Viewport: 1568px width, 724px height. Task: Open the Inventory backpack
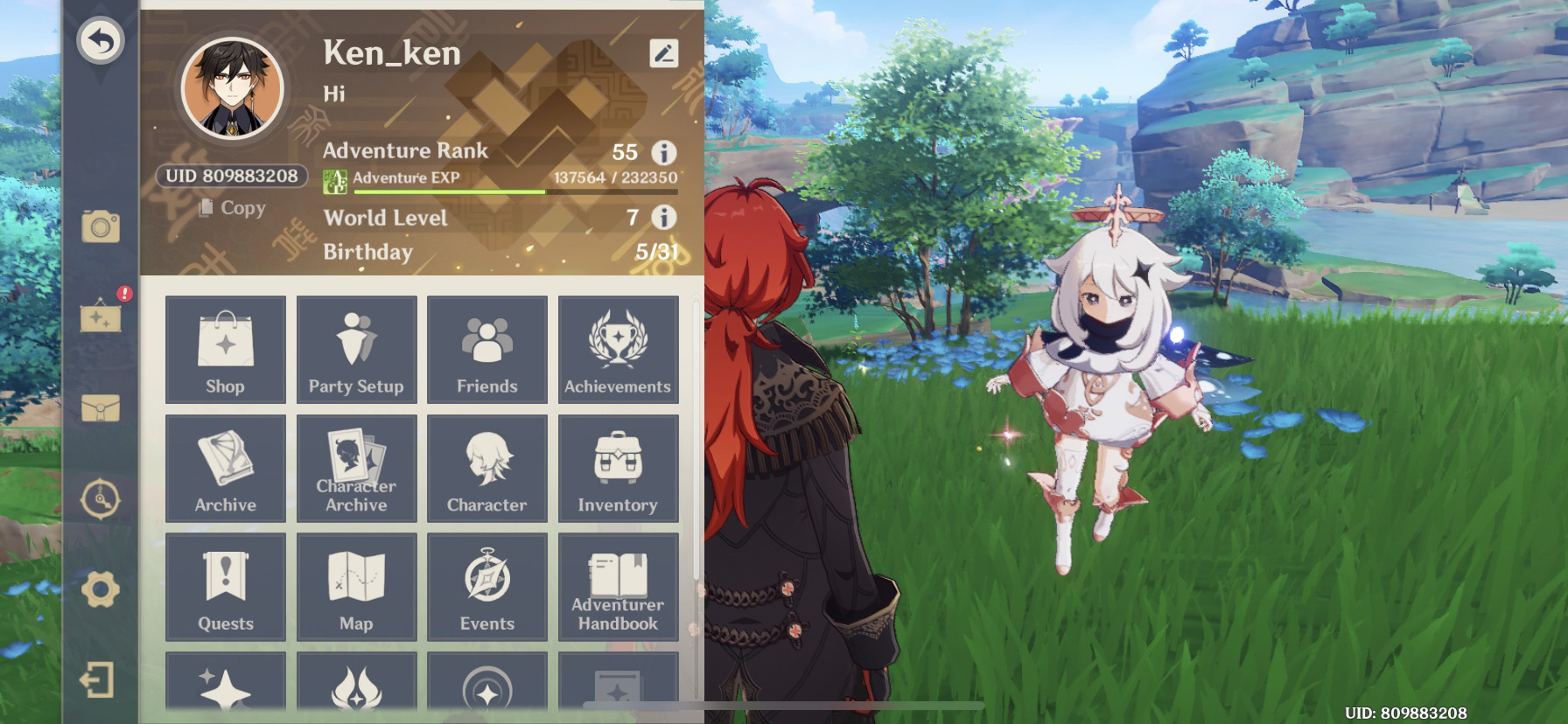[619, 468]
